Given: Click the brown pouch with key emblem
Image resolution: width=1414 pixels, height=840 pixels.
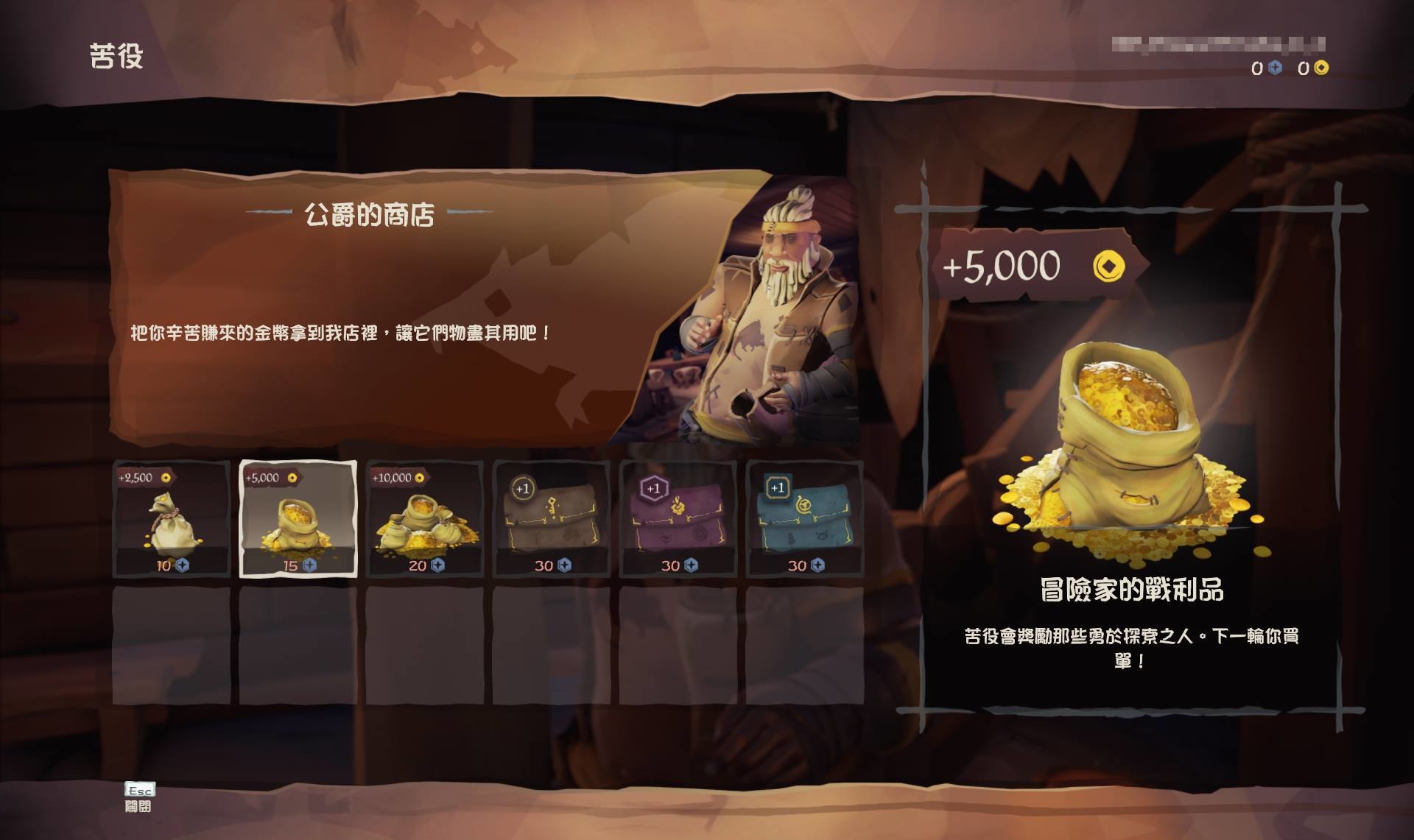Looking at the screenshot, I should pyautogui.click(x=549, y=524).
